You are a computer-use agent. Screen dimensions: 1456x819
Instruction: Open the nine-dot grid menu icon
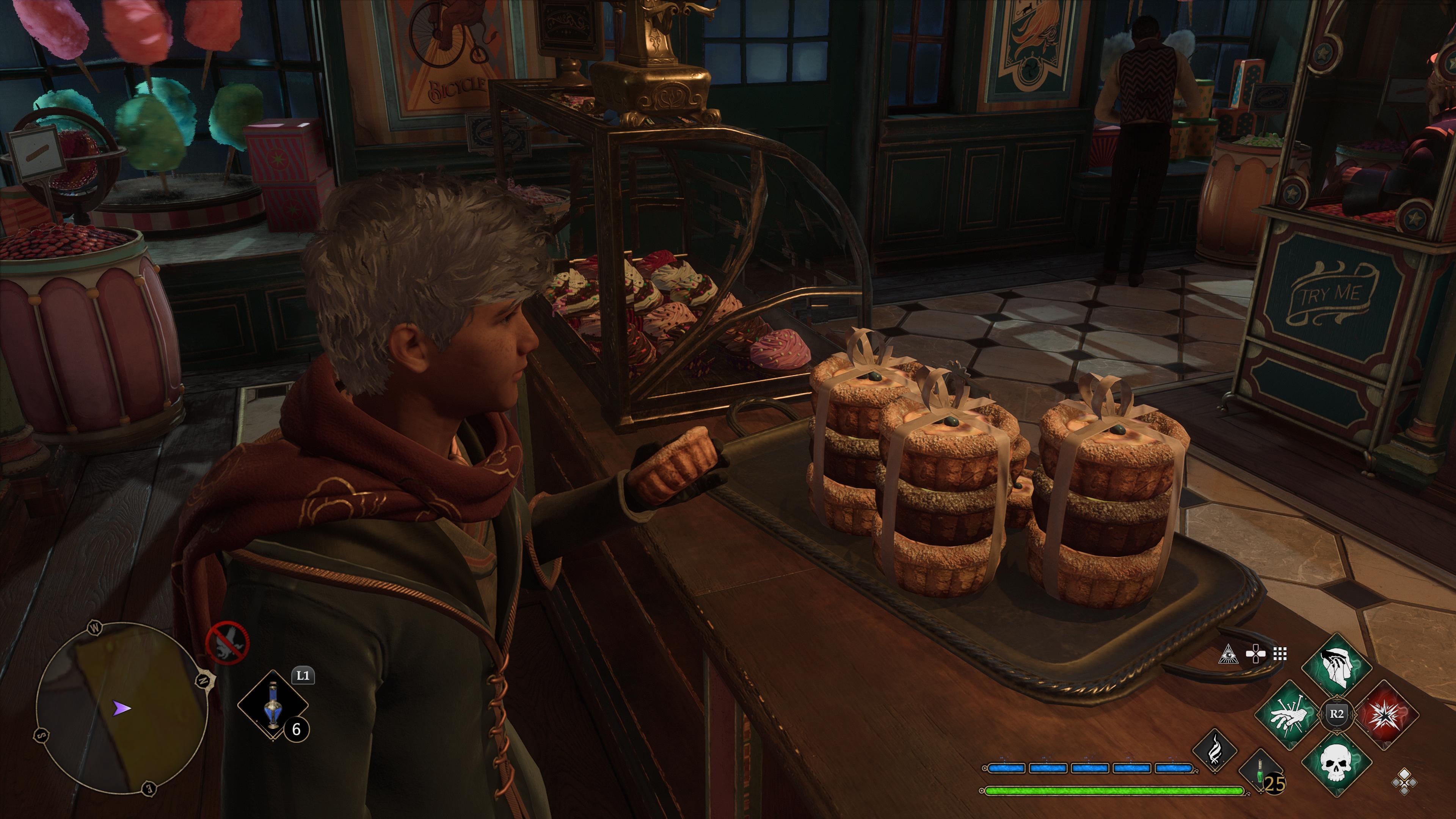point(1280,654)
